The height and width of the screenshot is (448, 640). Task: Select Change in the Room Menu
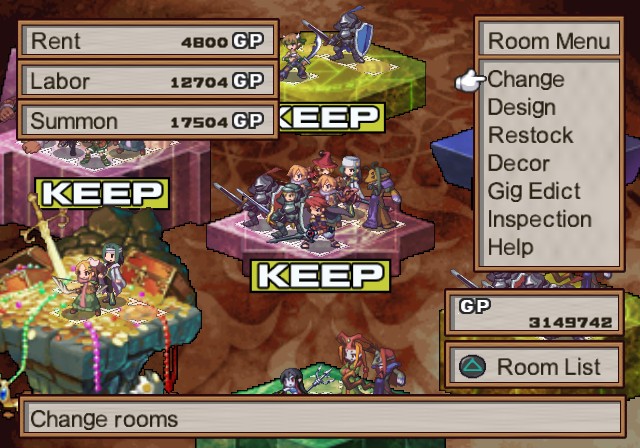pos(526,79)
